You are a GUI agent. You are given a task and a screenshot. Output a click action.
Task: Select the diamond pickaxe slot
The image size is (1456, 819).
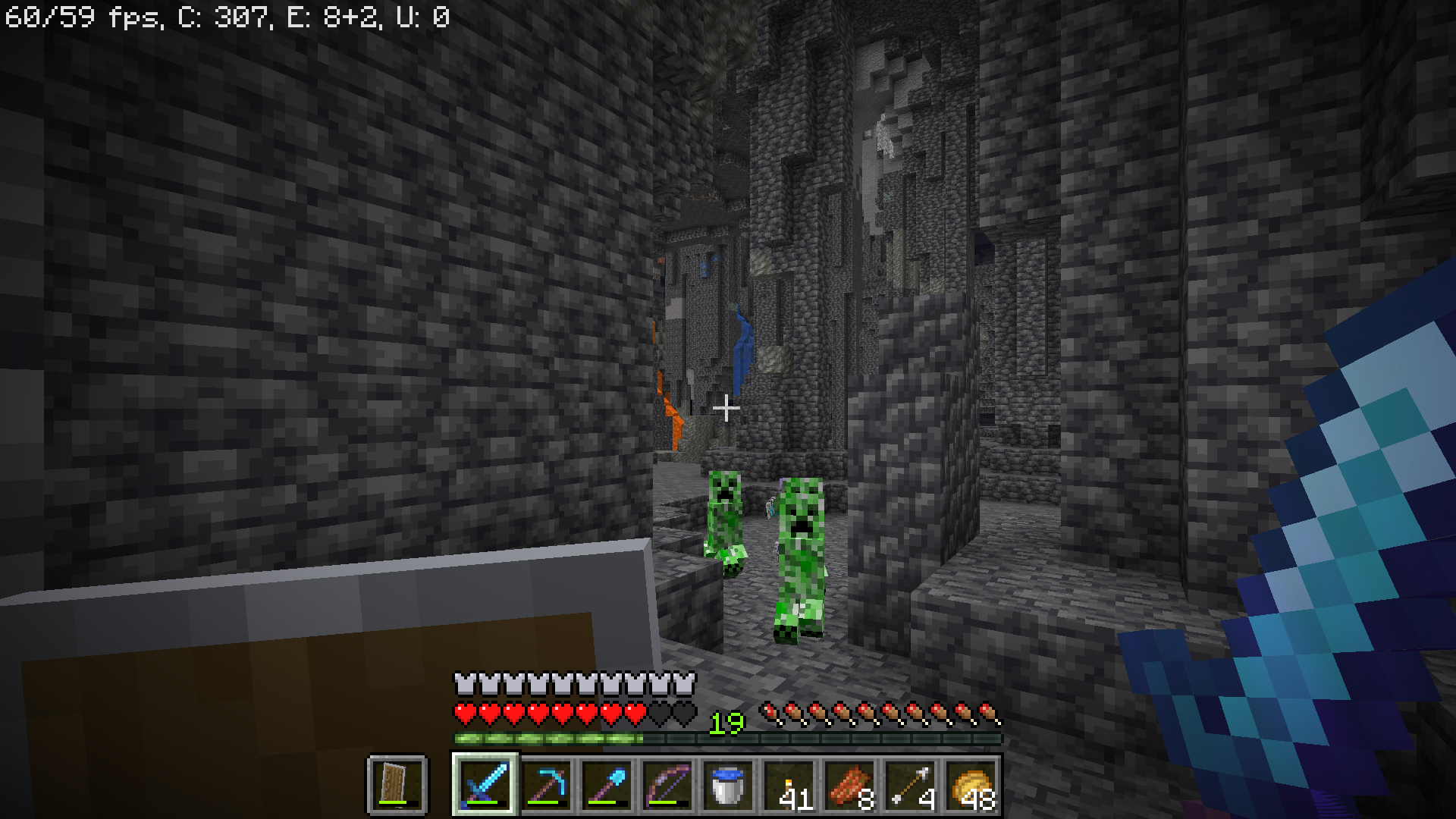pyautogui.click(x=546, y=784)
